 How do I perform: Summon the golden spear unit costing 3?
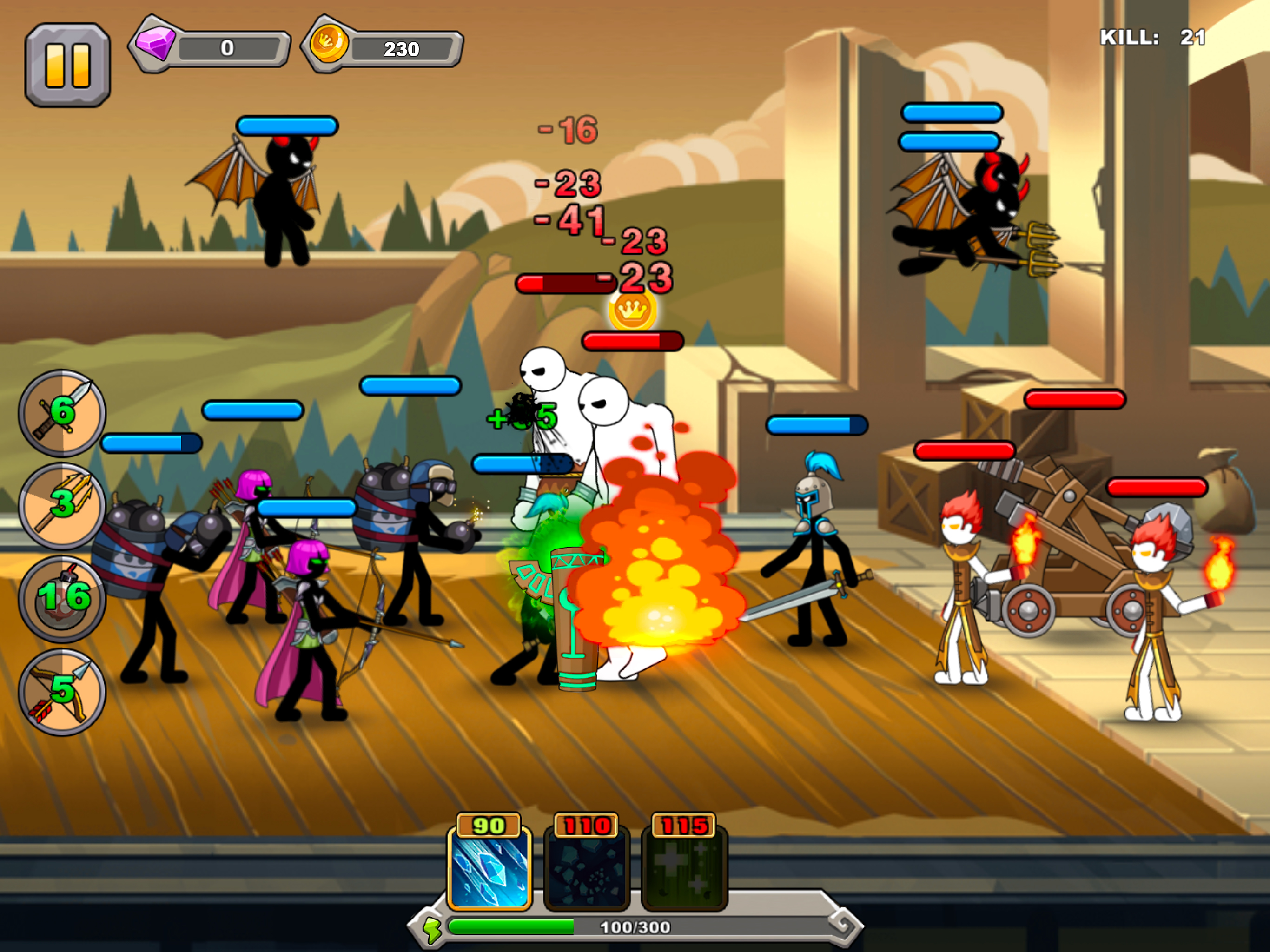point(61,506)
